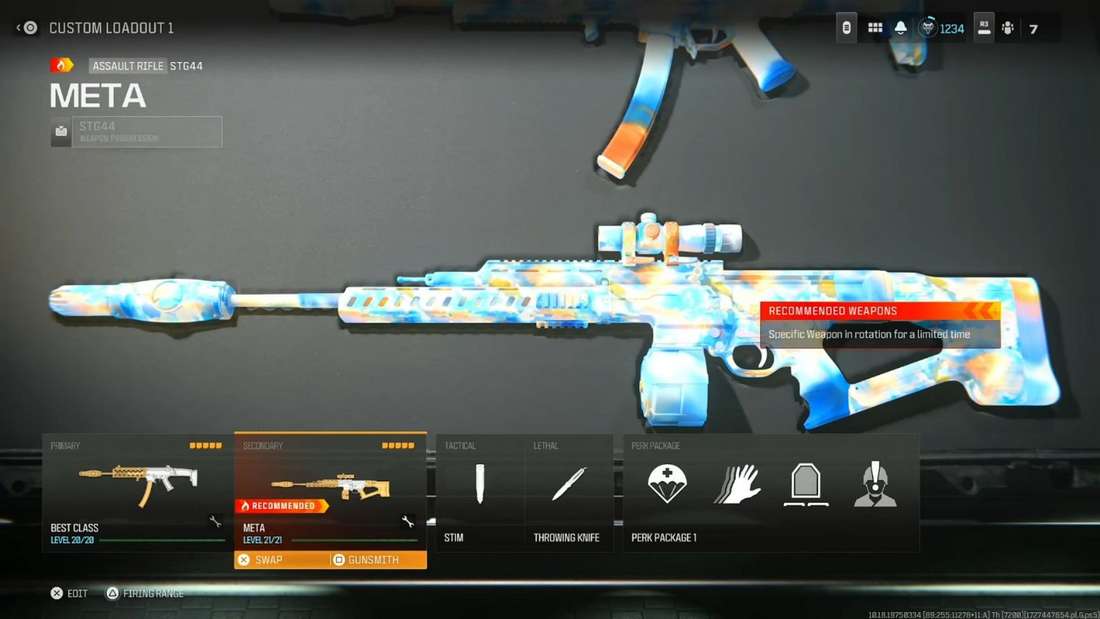Viewport: 1100px width, 619px height.
Task: Click the gloves perk icon
Action: pos(738,484)
